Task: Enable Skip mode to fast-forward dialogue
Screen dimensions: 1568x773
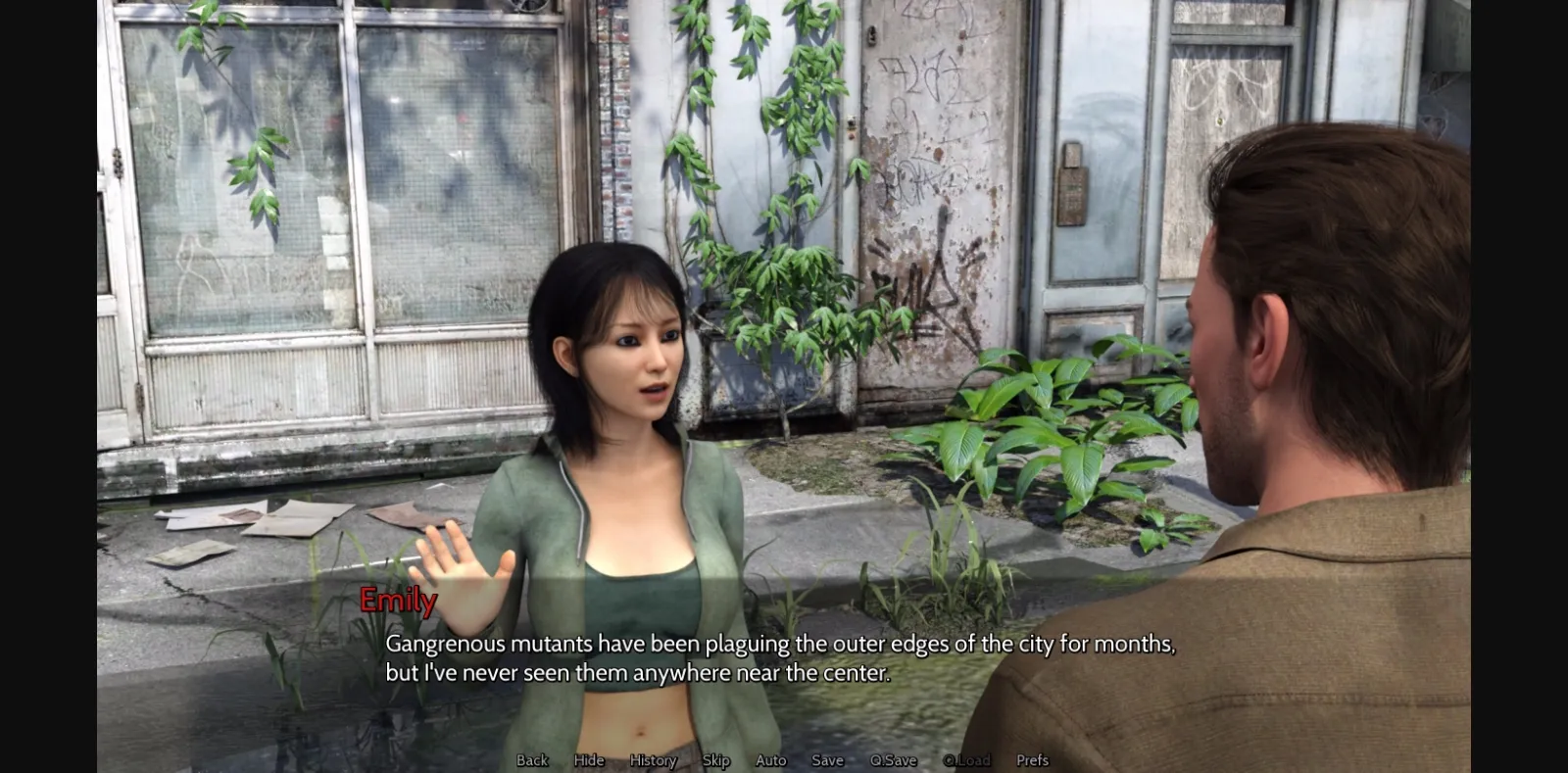Action: 714,759
